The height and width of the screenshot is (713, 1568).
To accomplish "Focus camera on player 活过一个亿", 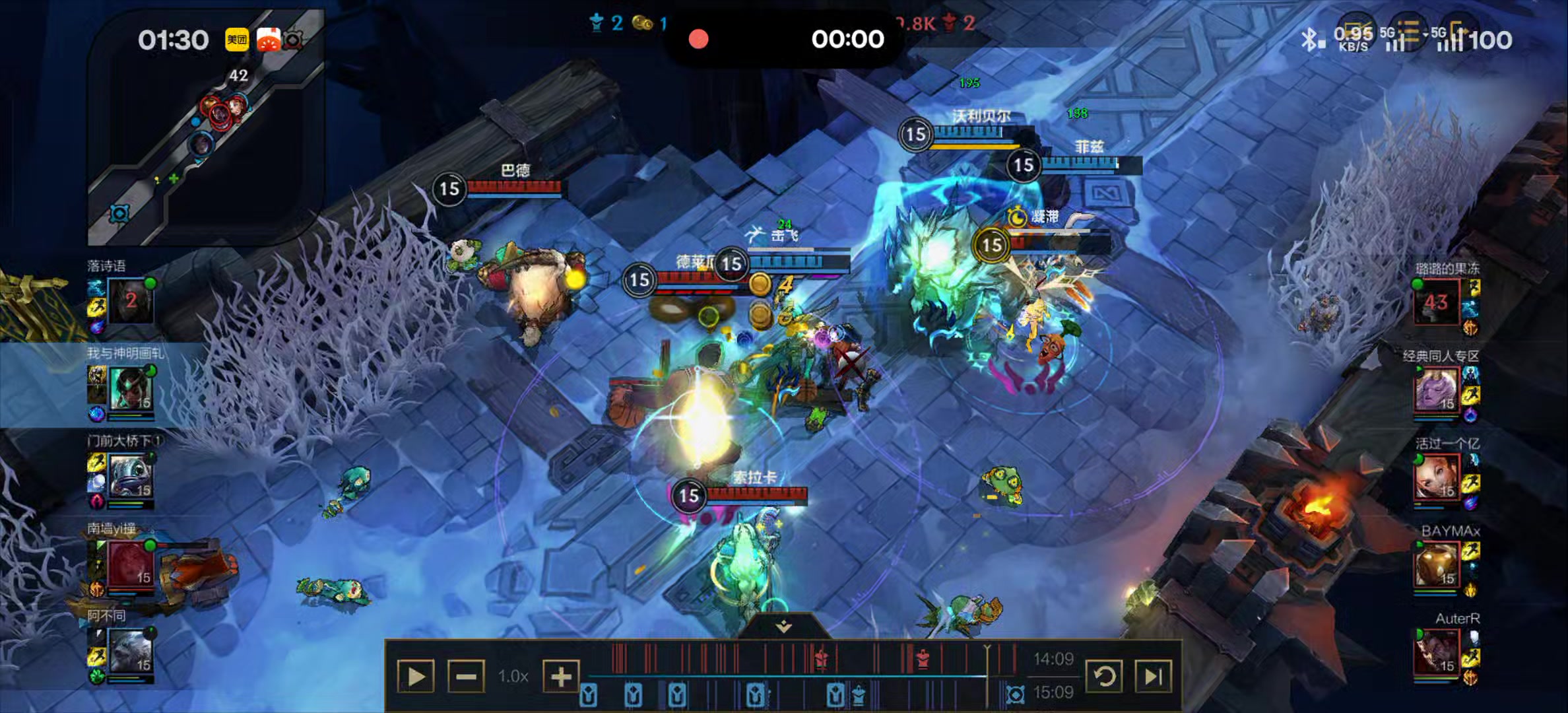I will tap(1436, 477).
